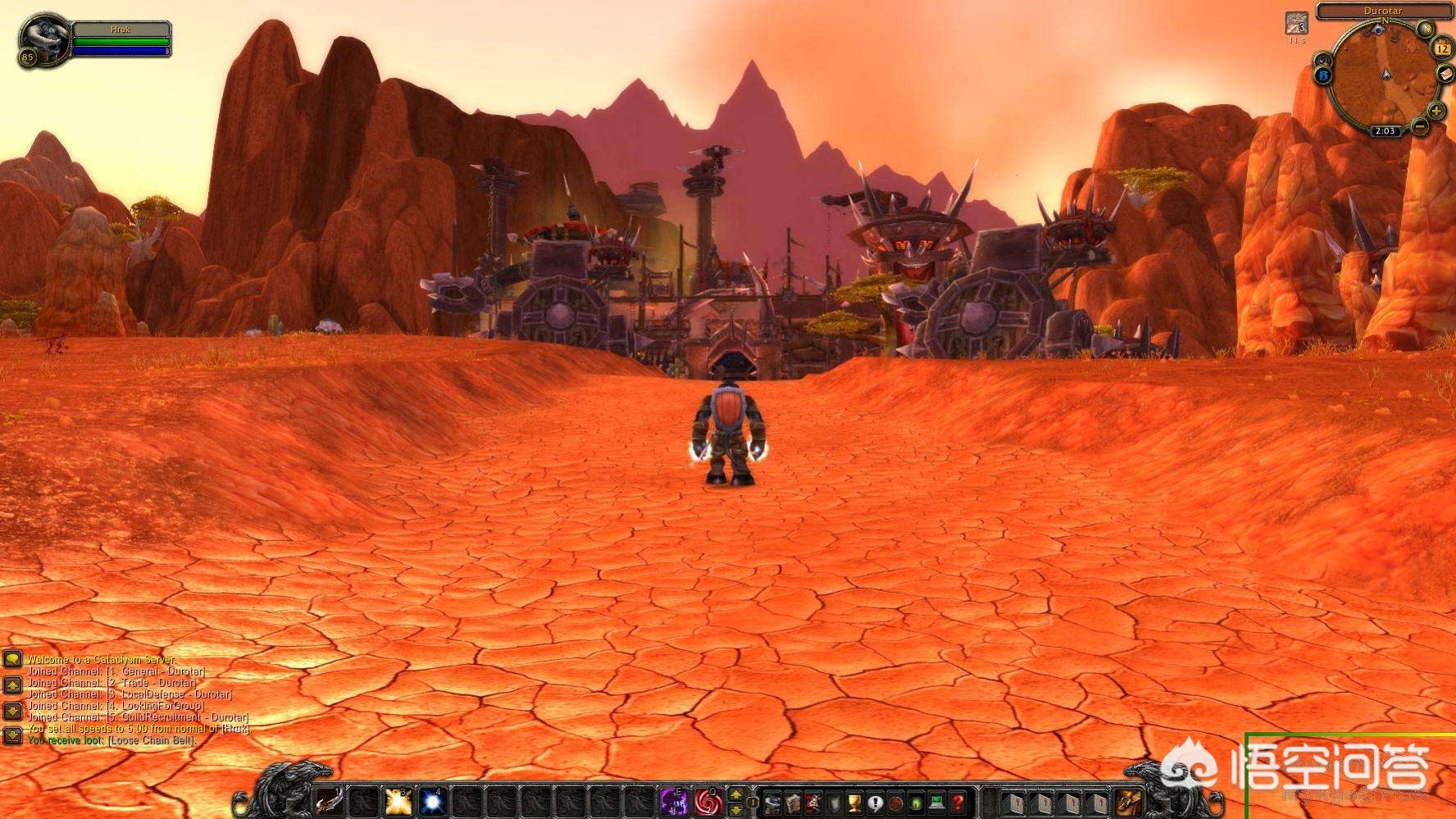Click the Loose Chain Belt loot link
Image resolution: width=1456 pixels, height=819 pixels.
(152, 740)
